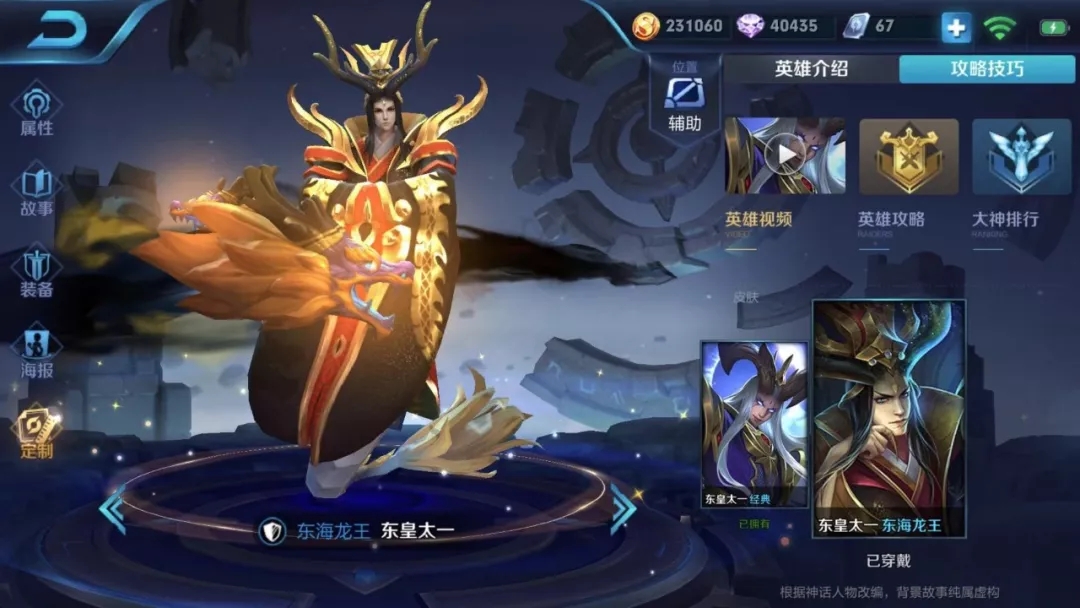
Task: Select the 东皇太一 经典 classic skin
Action: click(x=754, y=424)
